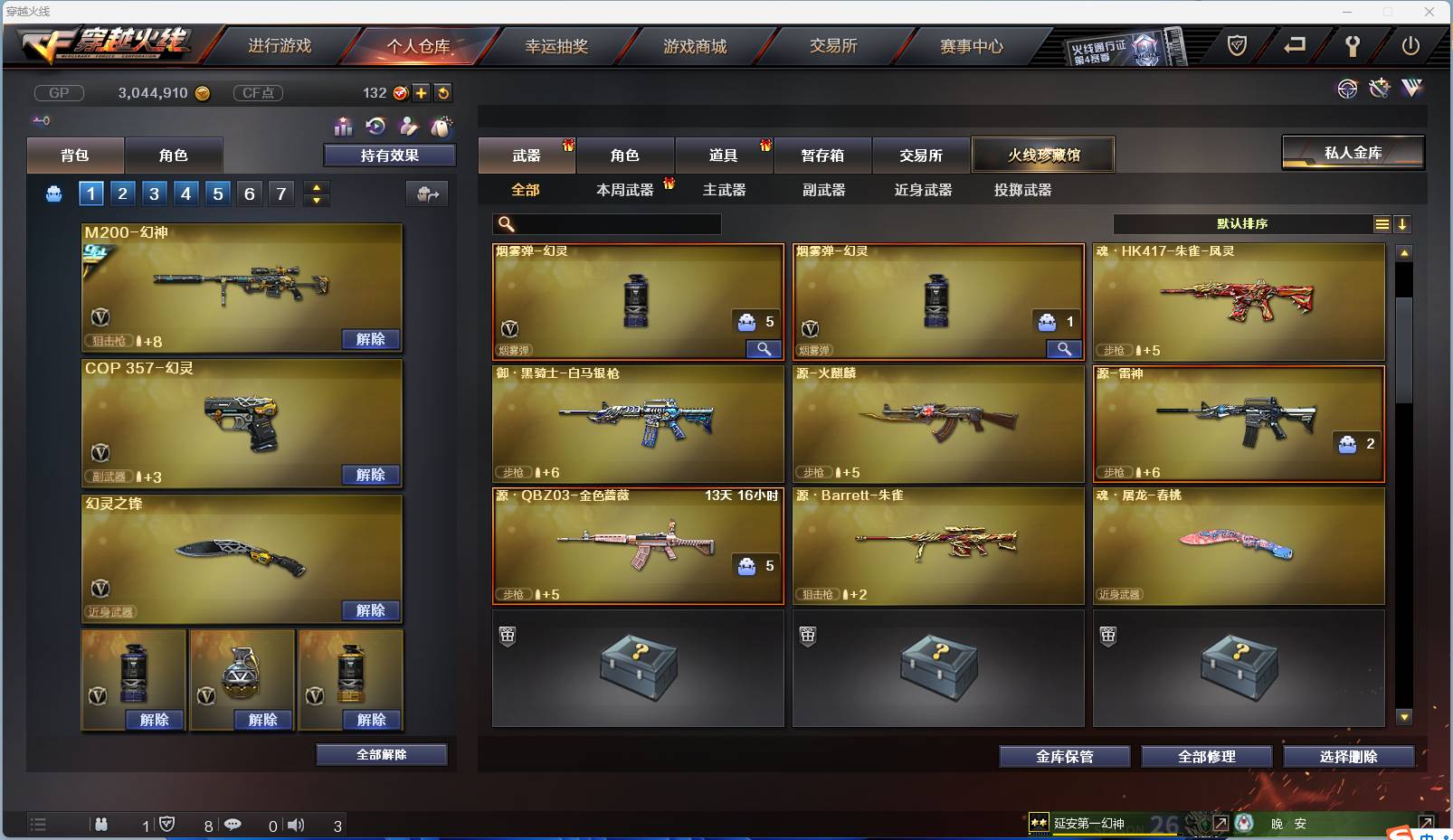Open the bar chart stats icon above 持有效果

344,127
